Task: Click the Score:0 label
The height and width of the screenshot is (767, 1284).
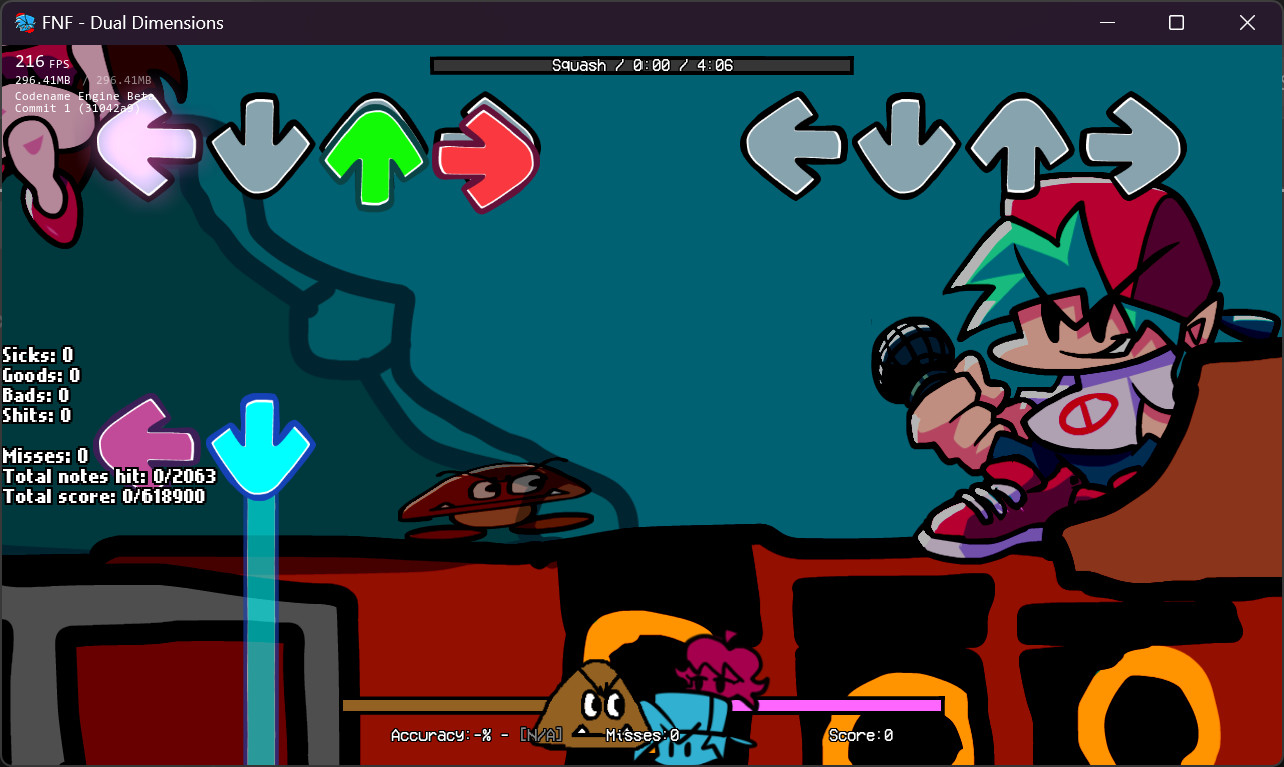Action: tap(860, 734)
